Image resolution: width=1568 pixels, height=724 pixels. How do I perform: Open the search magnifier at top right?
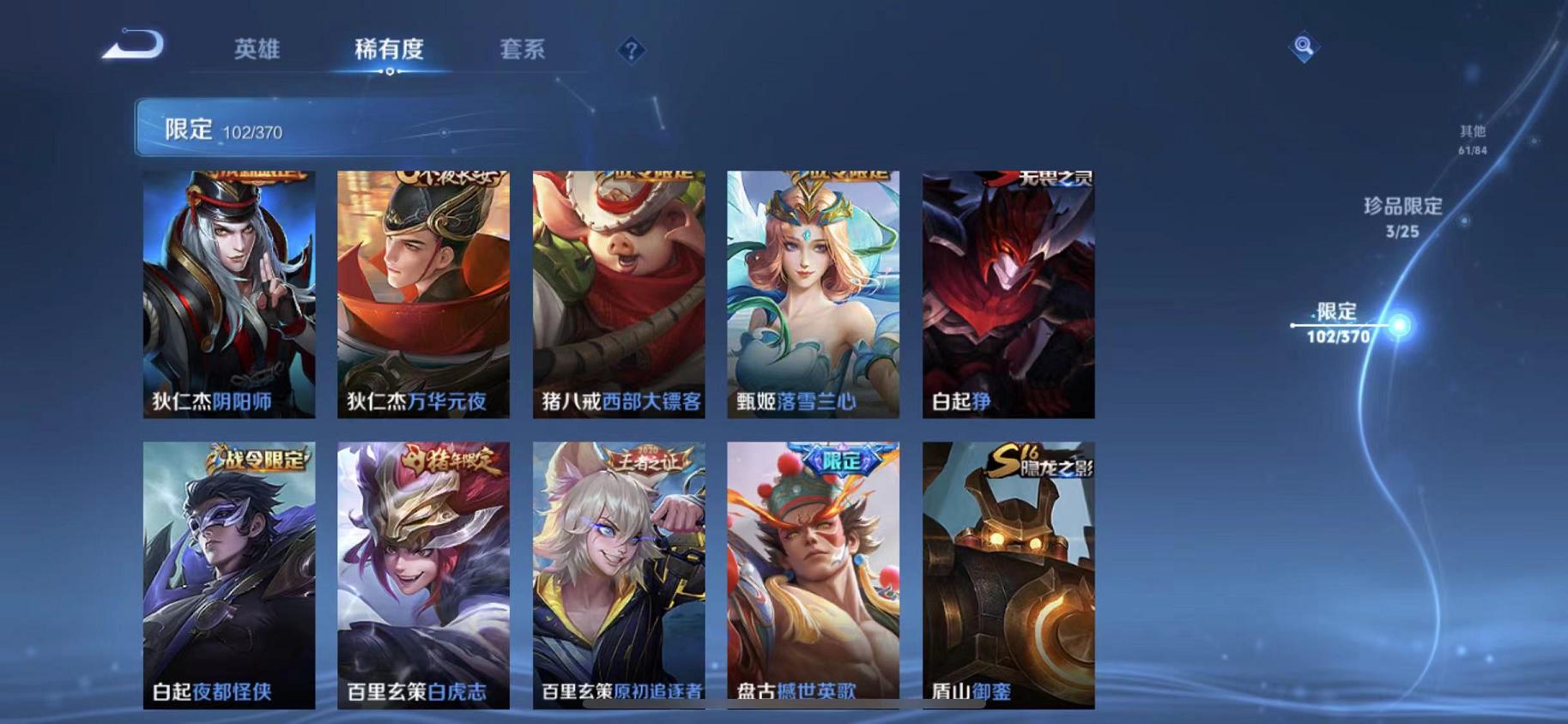(x=1303, y=47)
